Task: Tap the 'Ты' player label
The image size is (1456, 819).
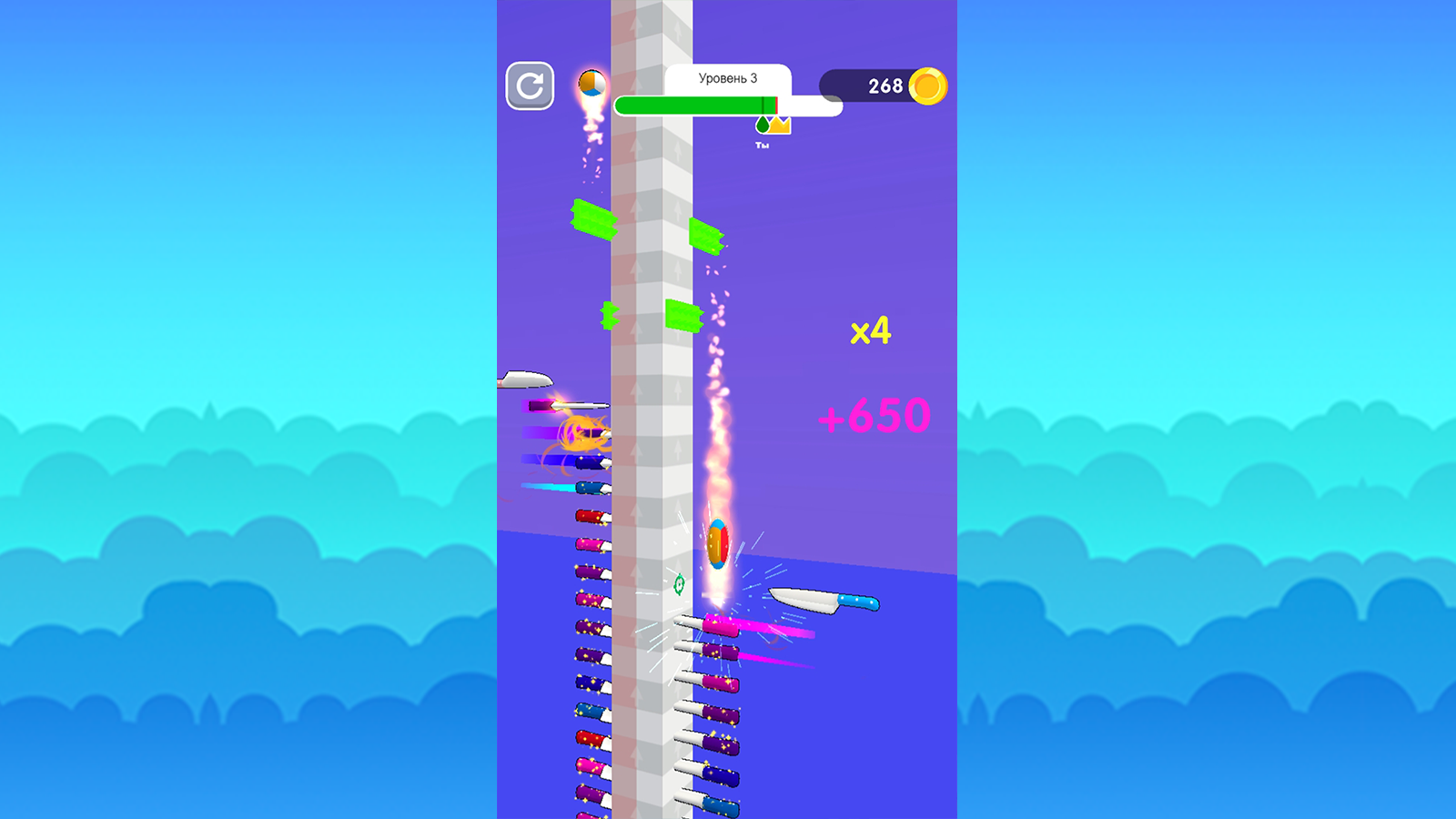Action: [x=763, y=145]
